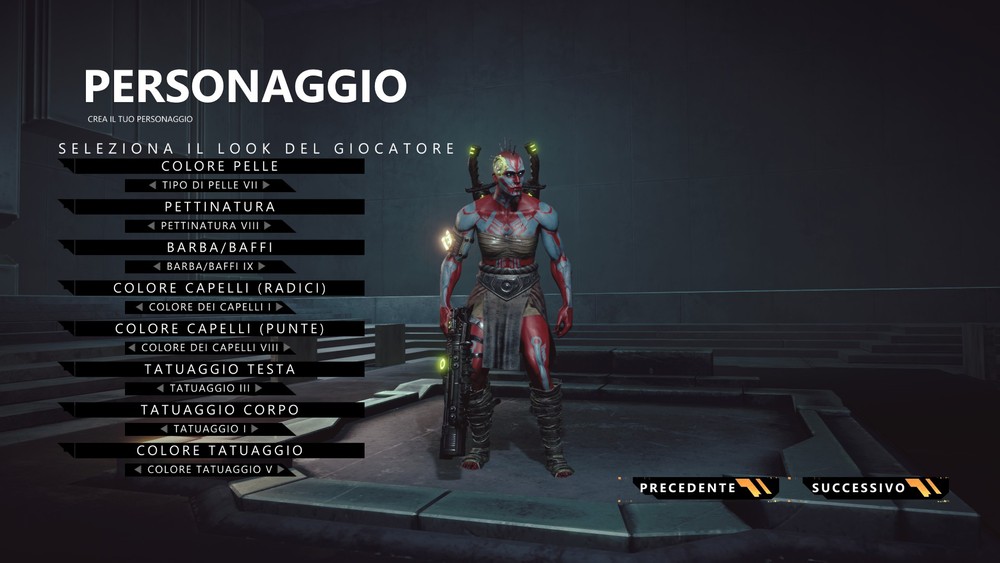Select next skin type after Tipo di Pelle VII
This screenshot has width=1000, height=563.
266,185
